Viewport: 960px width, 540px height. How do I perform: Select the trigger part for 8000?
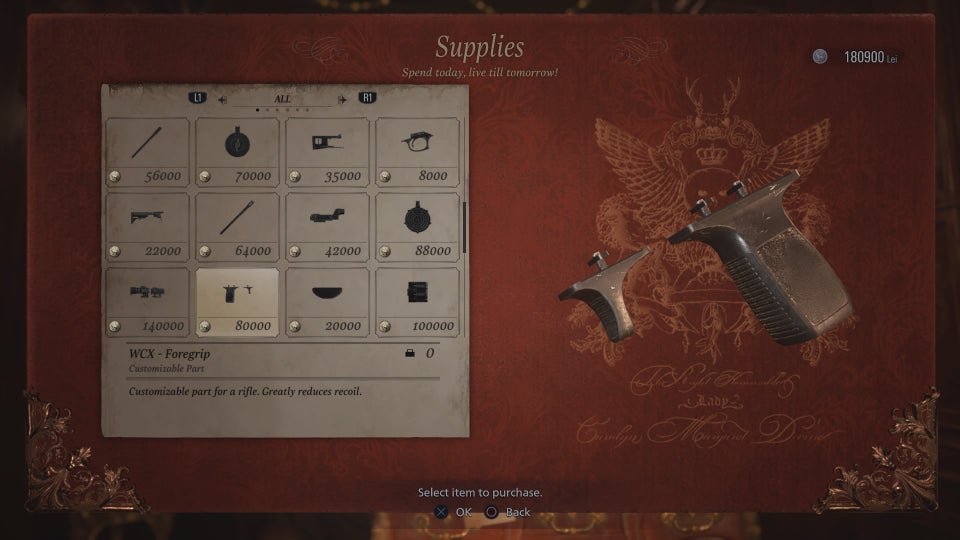tap(417, 151)
